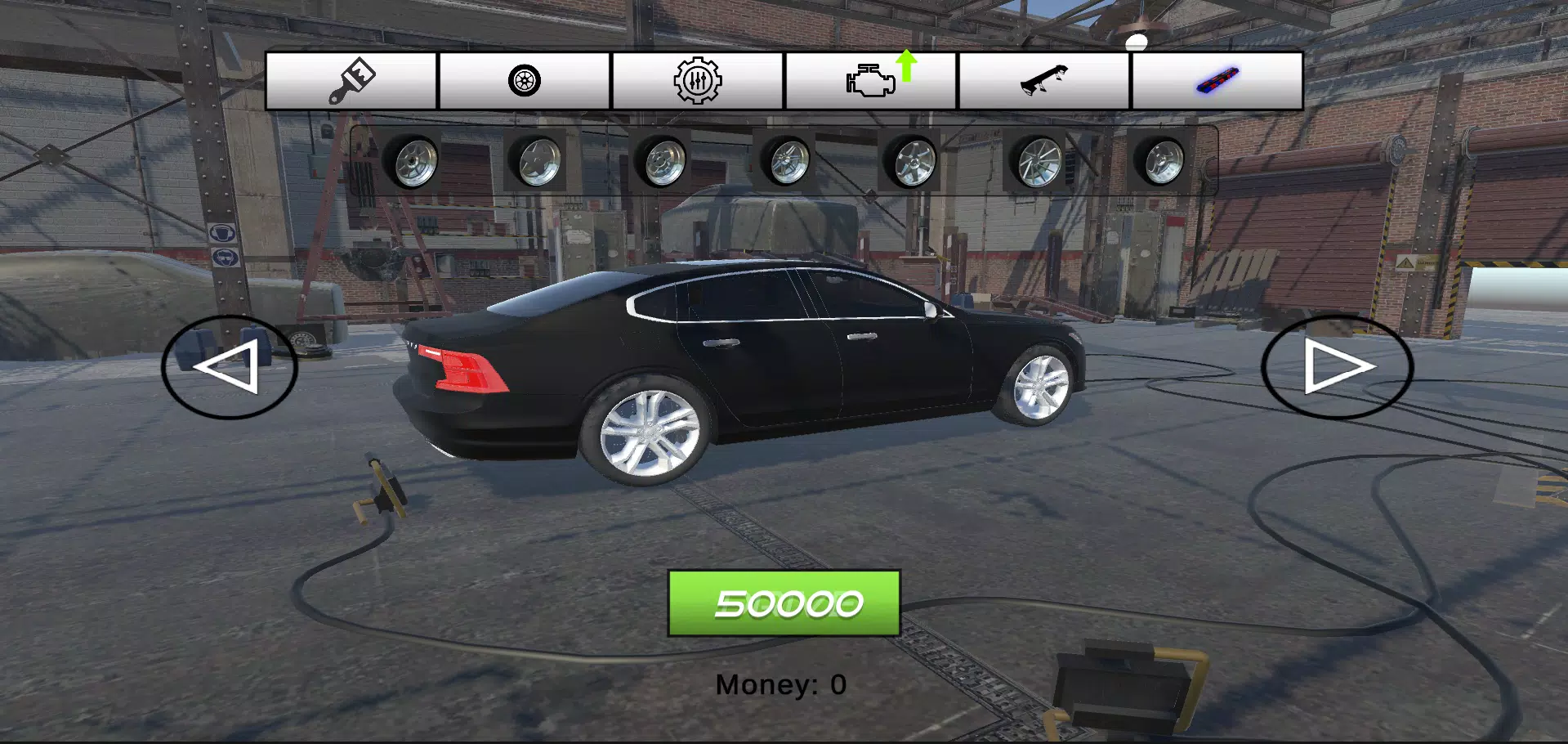
Task: Click the green engine upgrade arrow
Action: tap(907, 65)
